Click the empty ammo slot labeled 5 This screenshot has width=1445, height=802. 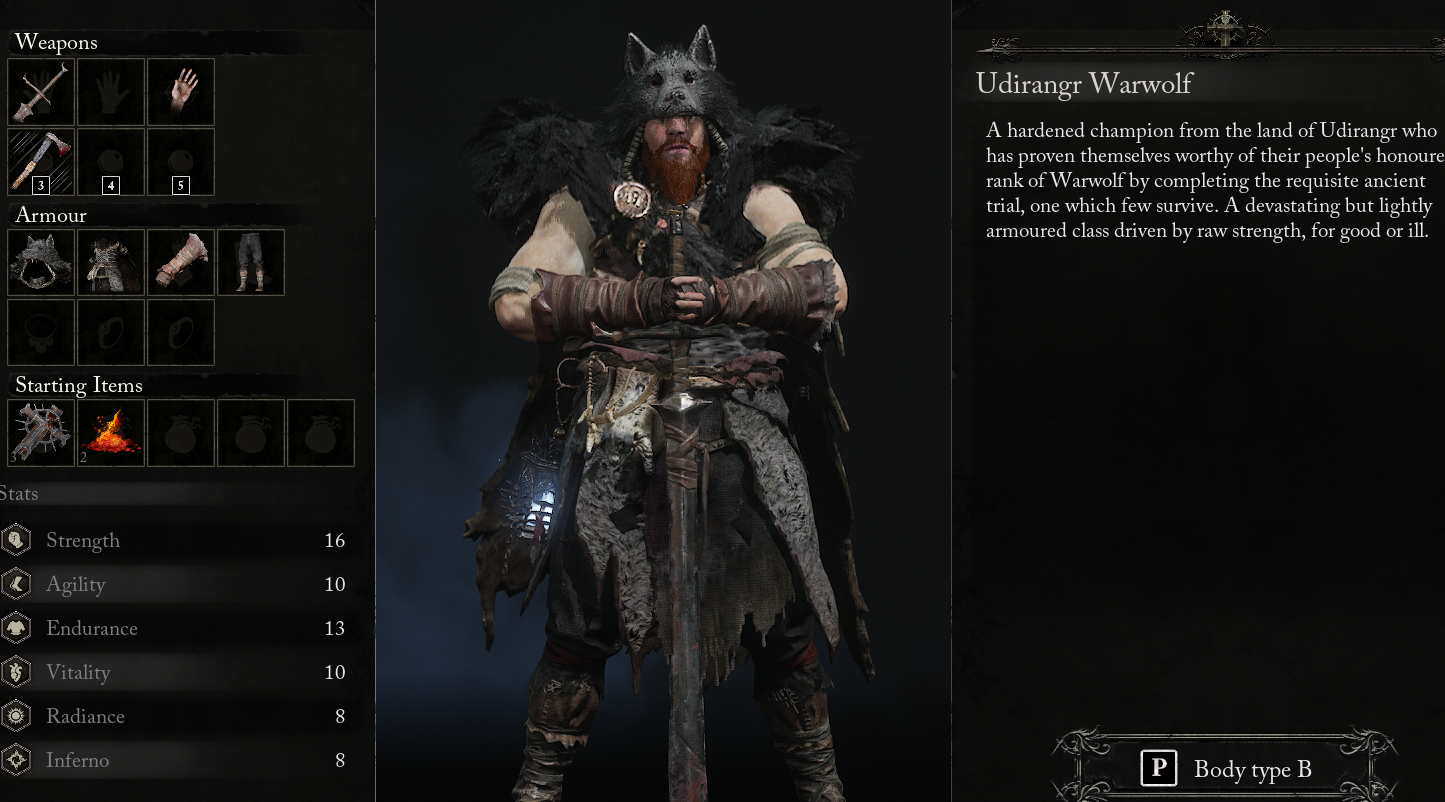click(x=180, y=161)
